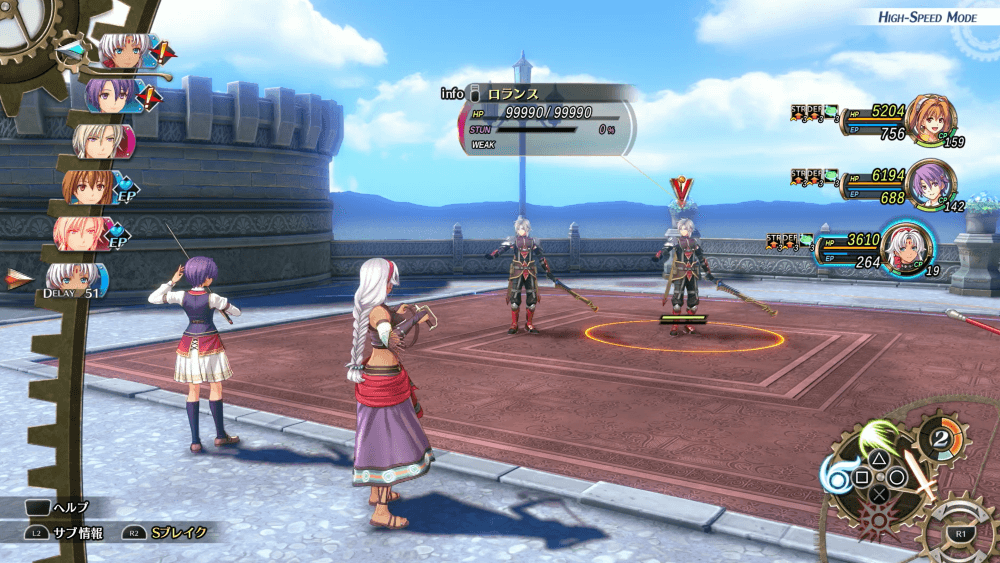Open the ロランス enemy info panel
This screenshot has width=1000, height=563.
point(545,120)
